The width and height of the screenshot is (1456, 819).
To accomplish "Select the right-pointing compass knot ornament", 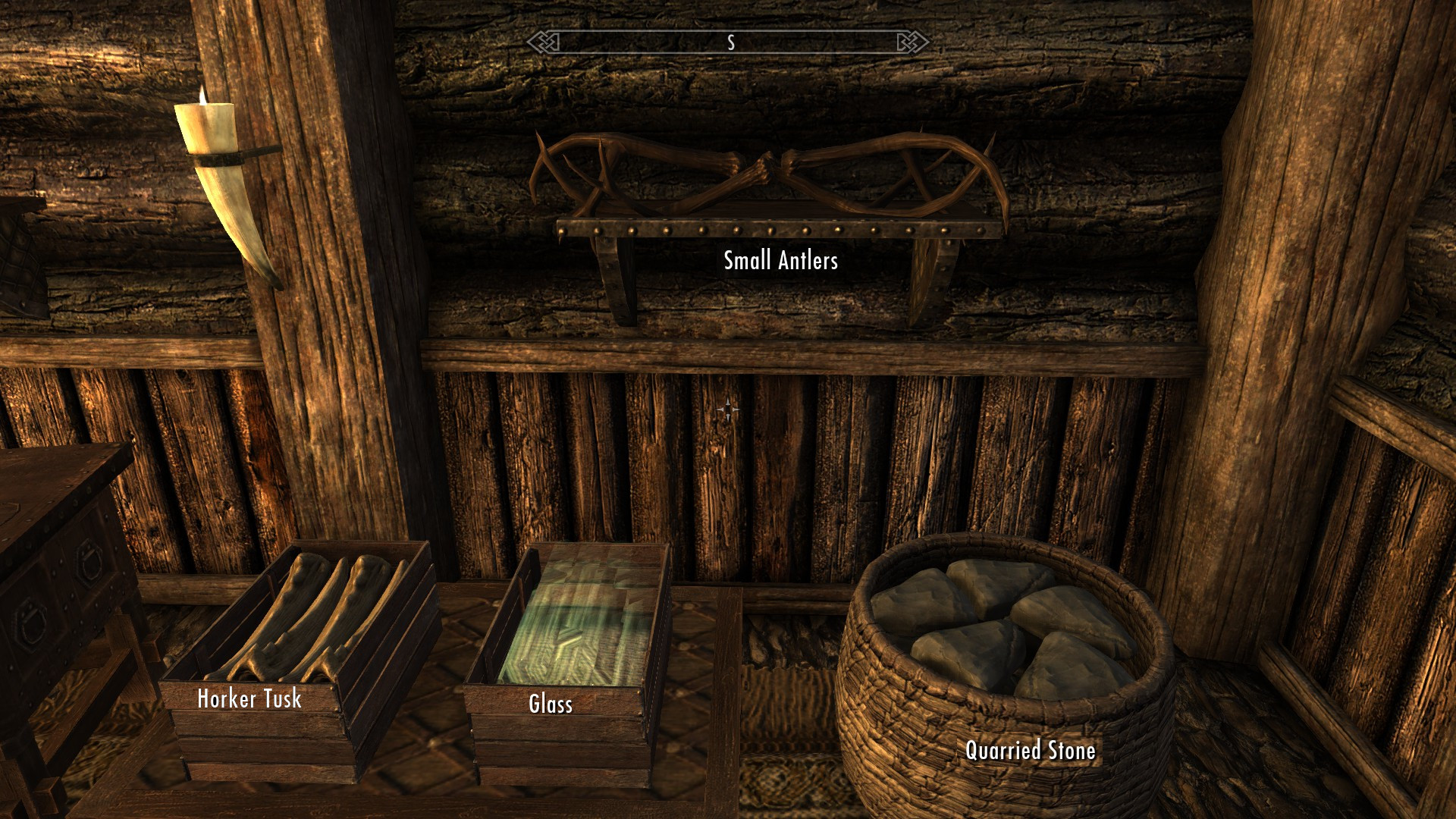I will (x=912, y=43).
